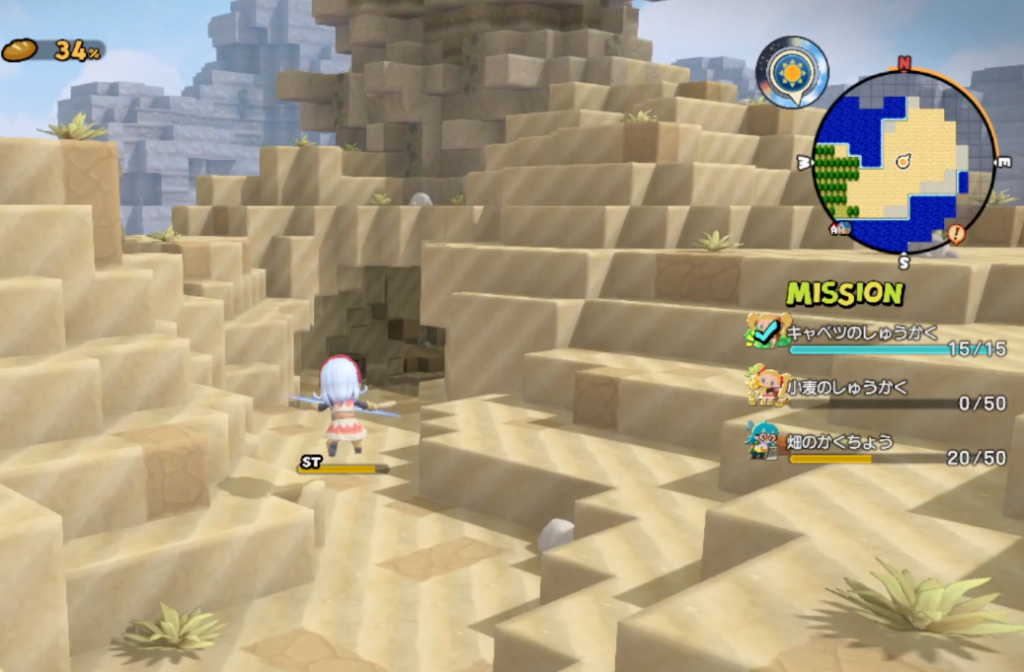Click the bread hunger icon

pos(19,50)
